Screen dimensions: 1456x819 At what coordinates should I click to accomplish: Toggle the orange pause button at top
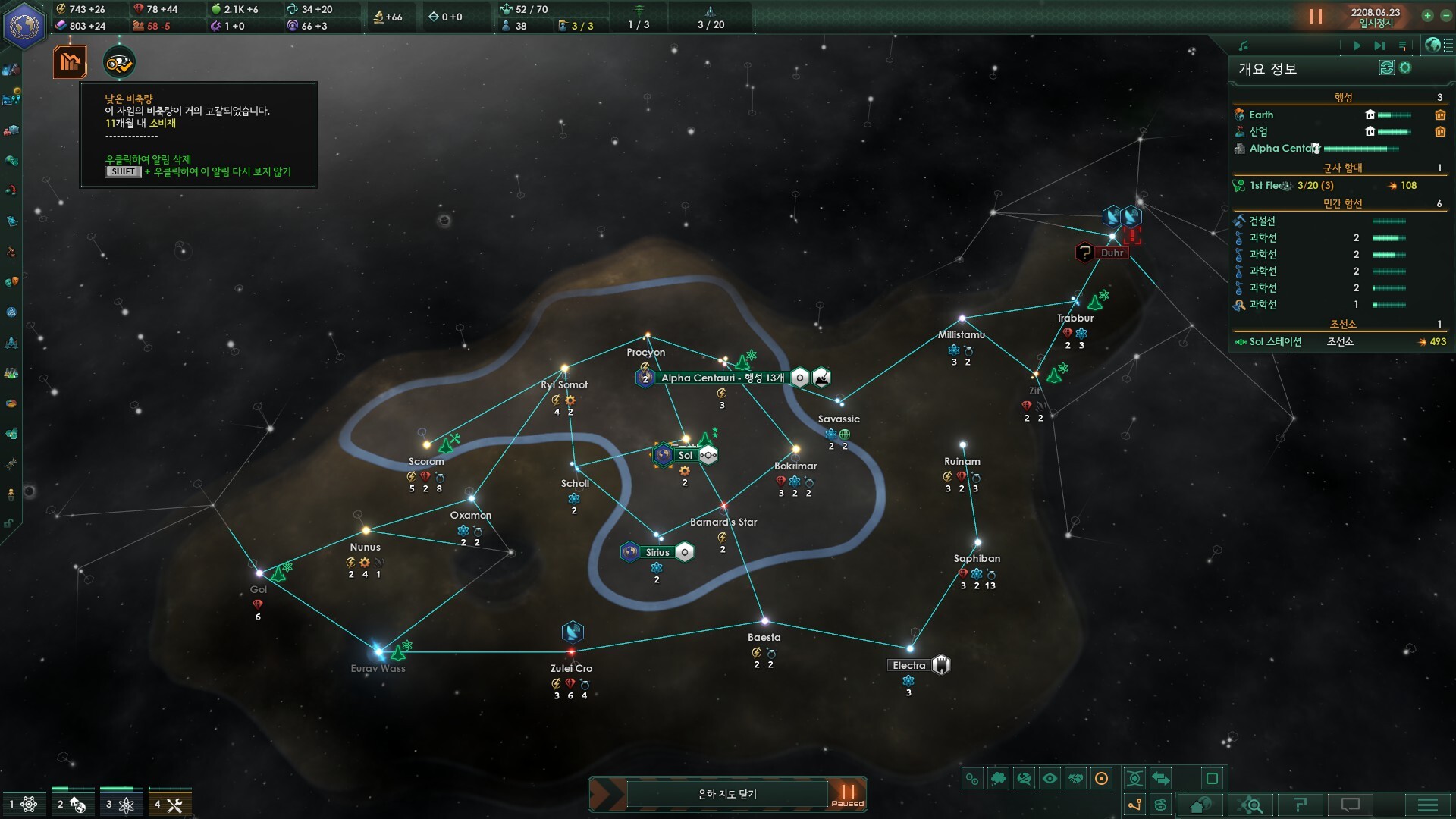pyautogui.click(x=1316, y=16)
